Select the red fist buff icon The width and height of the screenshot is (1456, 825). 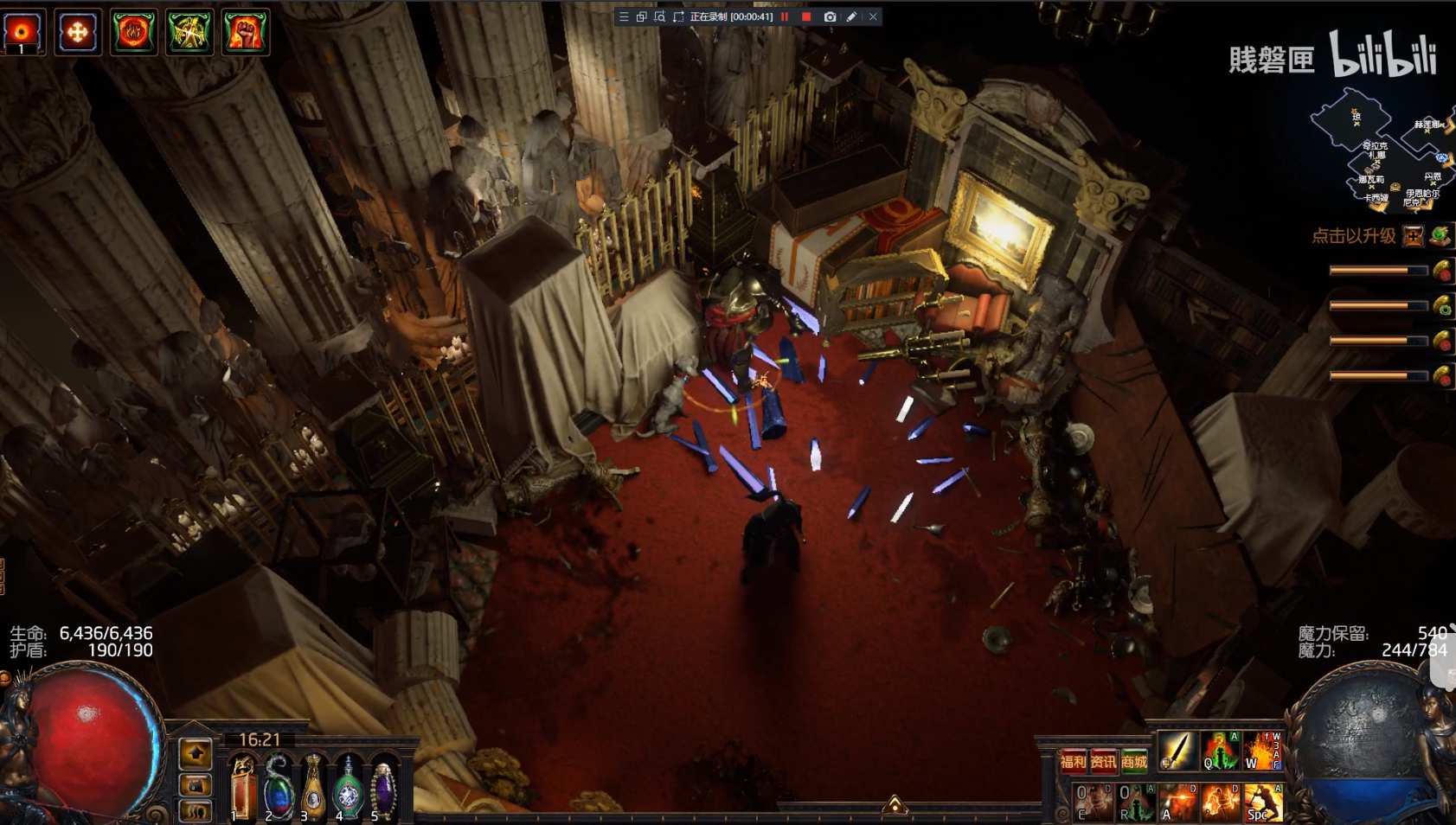(246, 33)
